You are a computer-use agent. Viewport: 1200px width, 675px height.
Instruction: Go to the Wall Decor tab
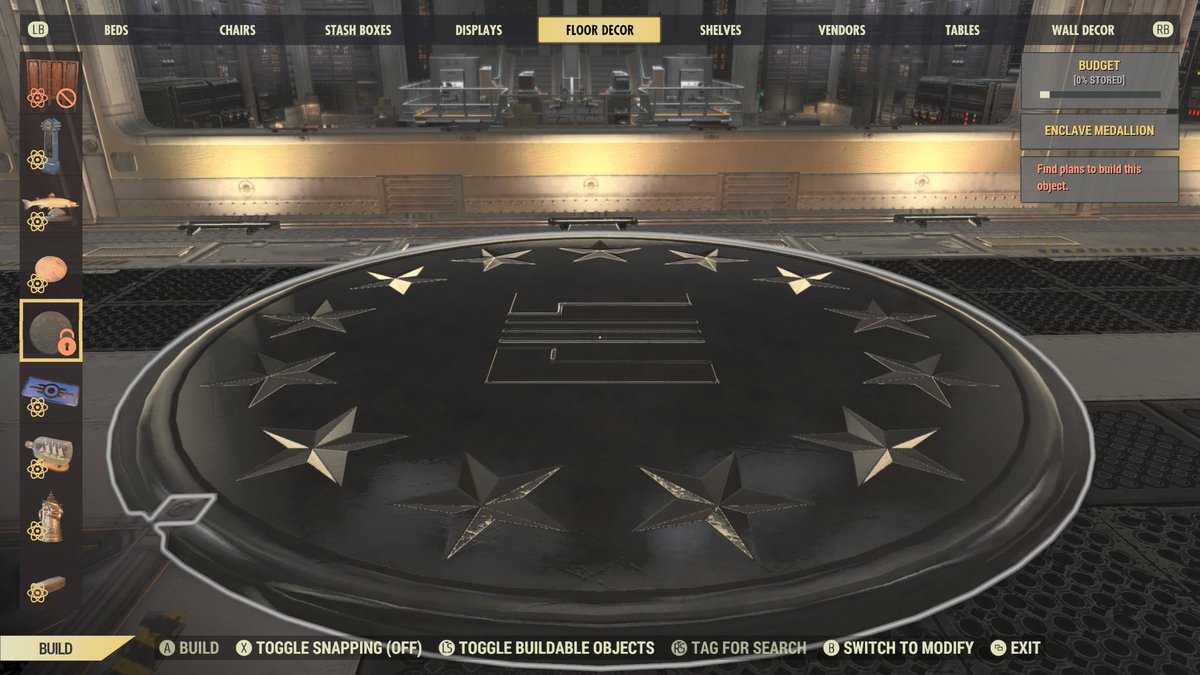coord(1082,30)
